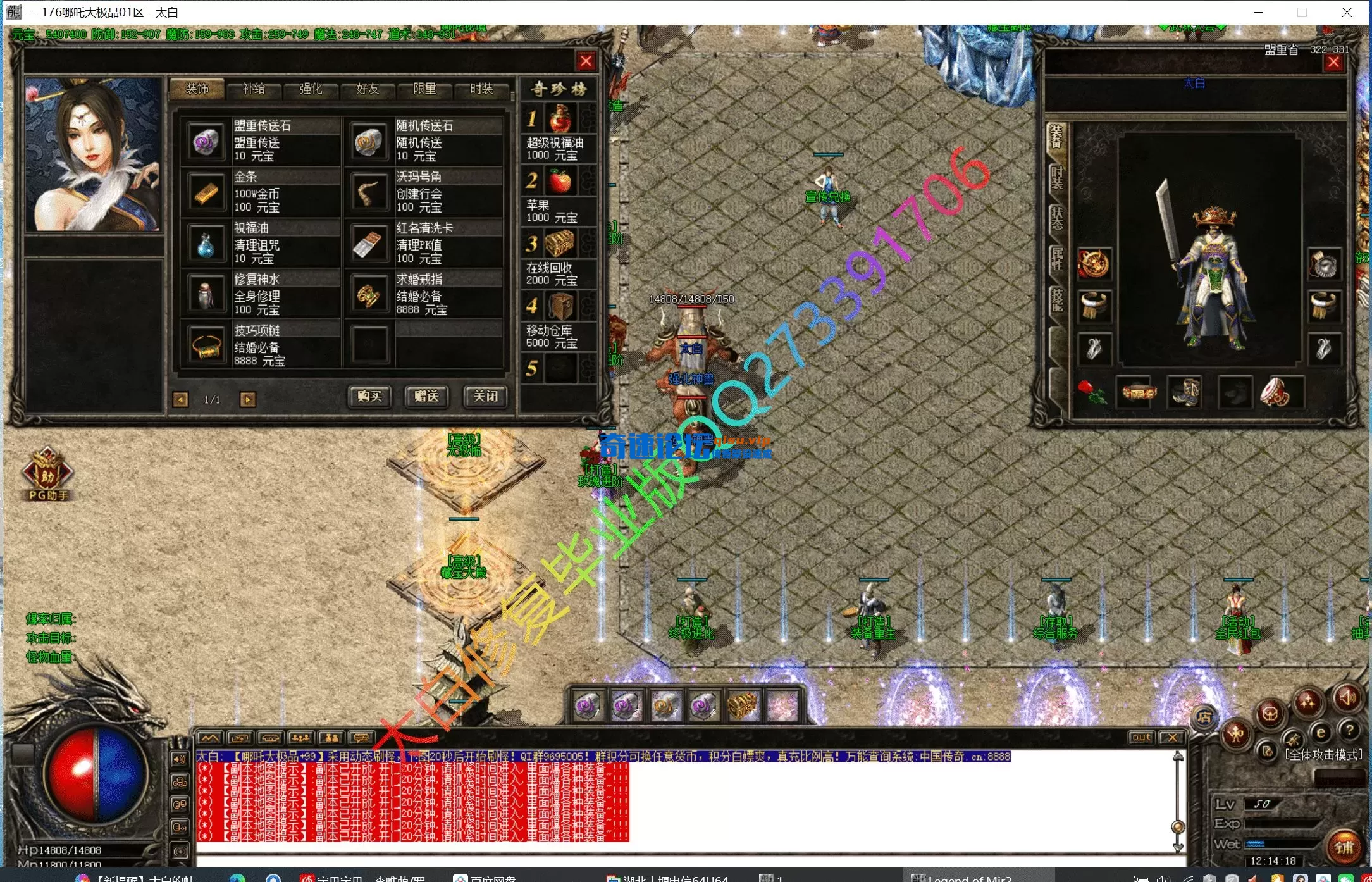
Task: Click the speech-bubble chat log icon in chat toolbar
Action: point(361,737)
